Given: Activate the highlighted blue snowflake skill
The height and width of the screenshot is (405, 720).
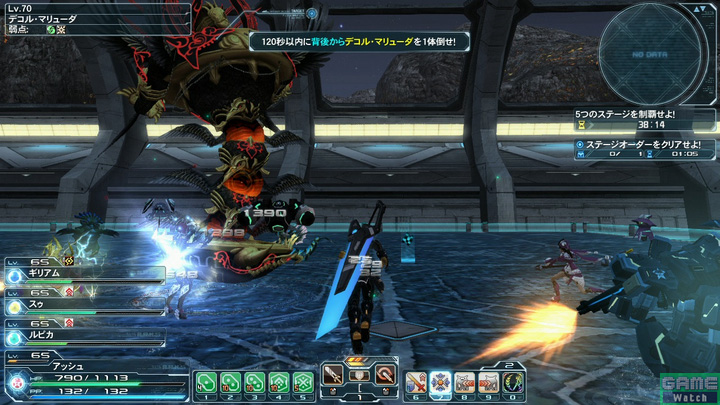Looking at the screenshot, I should click(x=441, y=380).
